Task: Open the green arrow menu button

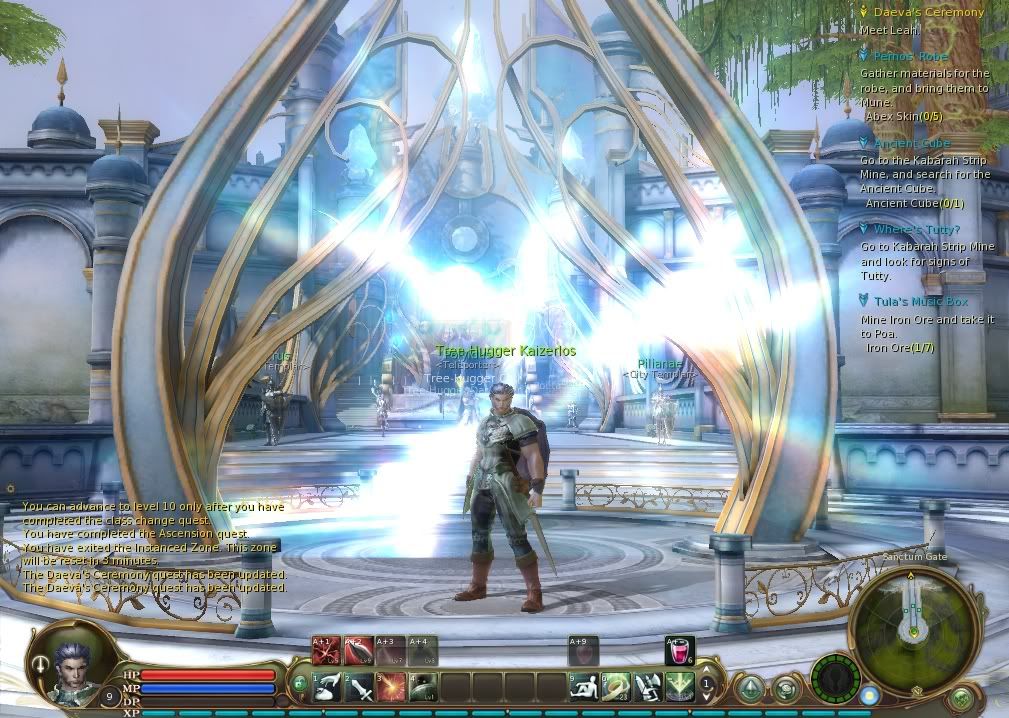Action: 751,689
